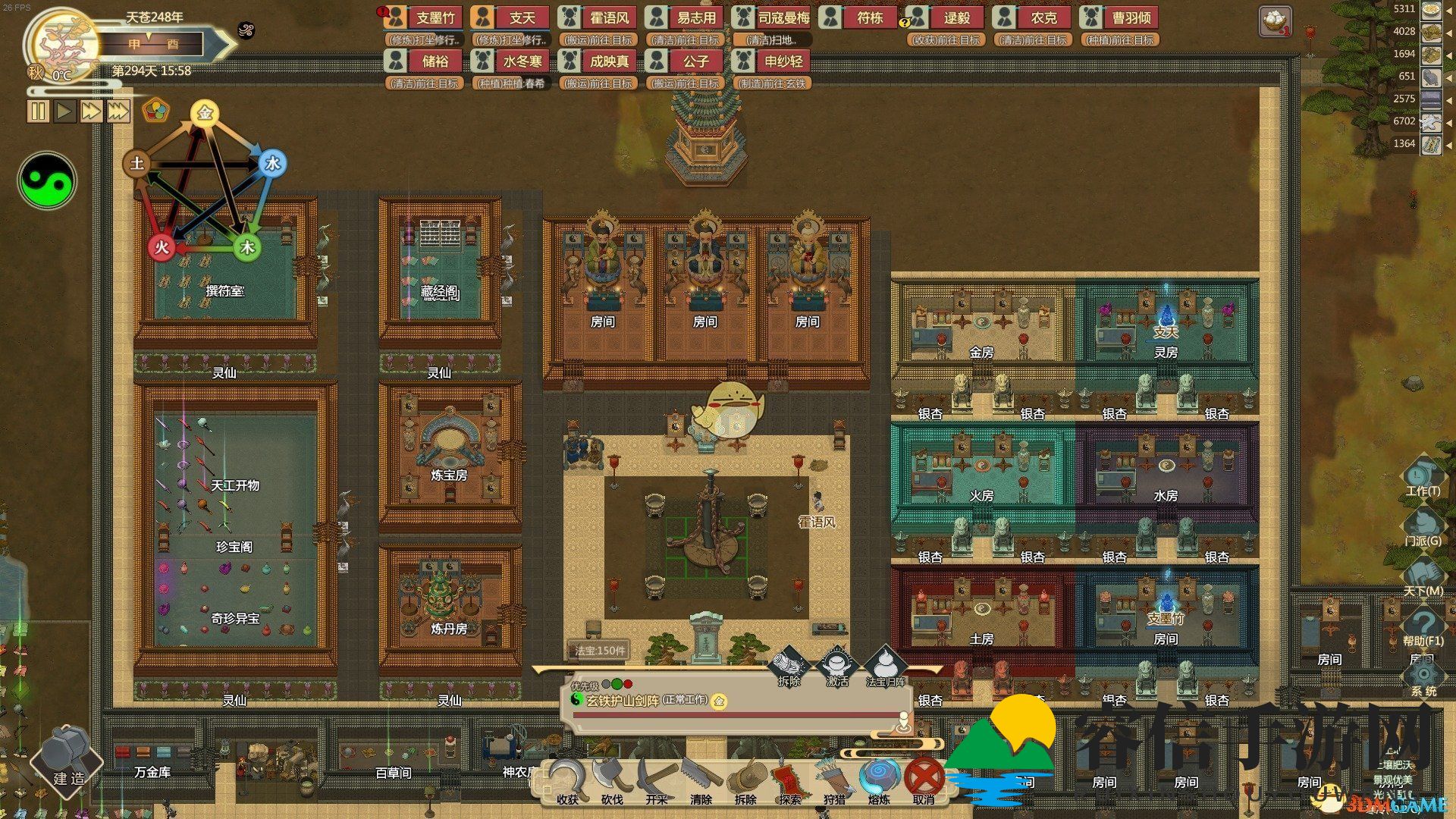Open the 系统 system settings
Image resolution: width=1456 pixels, height=819 pixels.
click(1423, 677)
